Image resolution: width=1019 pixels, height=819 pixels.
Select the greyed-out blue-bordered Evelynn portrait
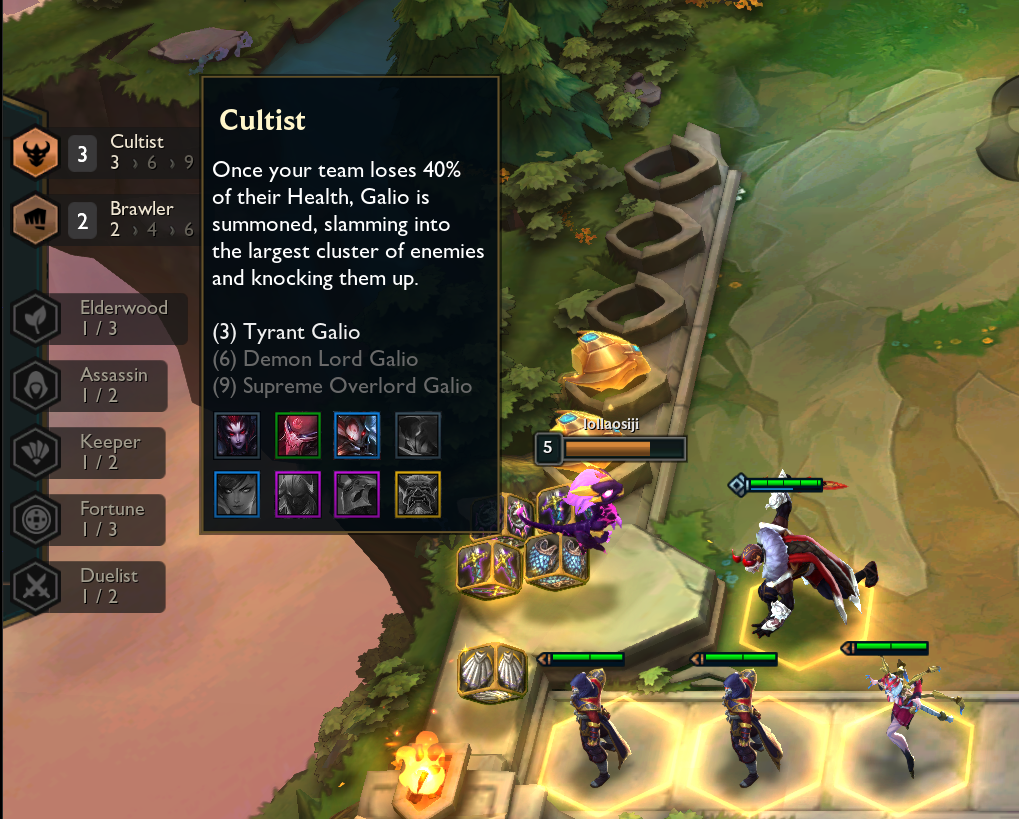point(237,494)
